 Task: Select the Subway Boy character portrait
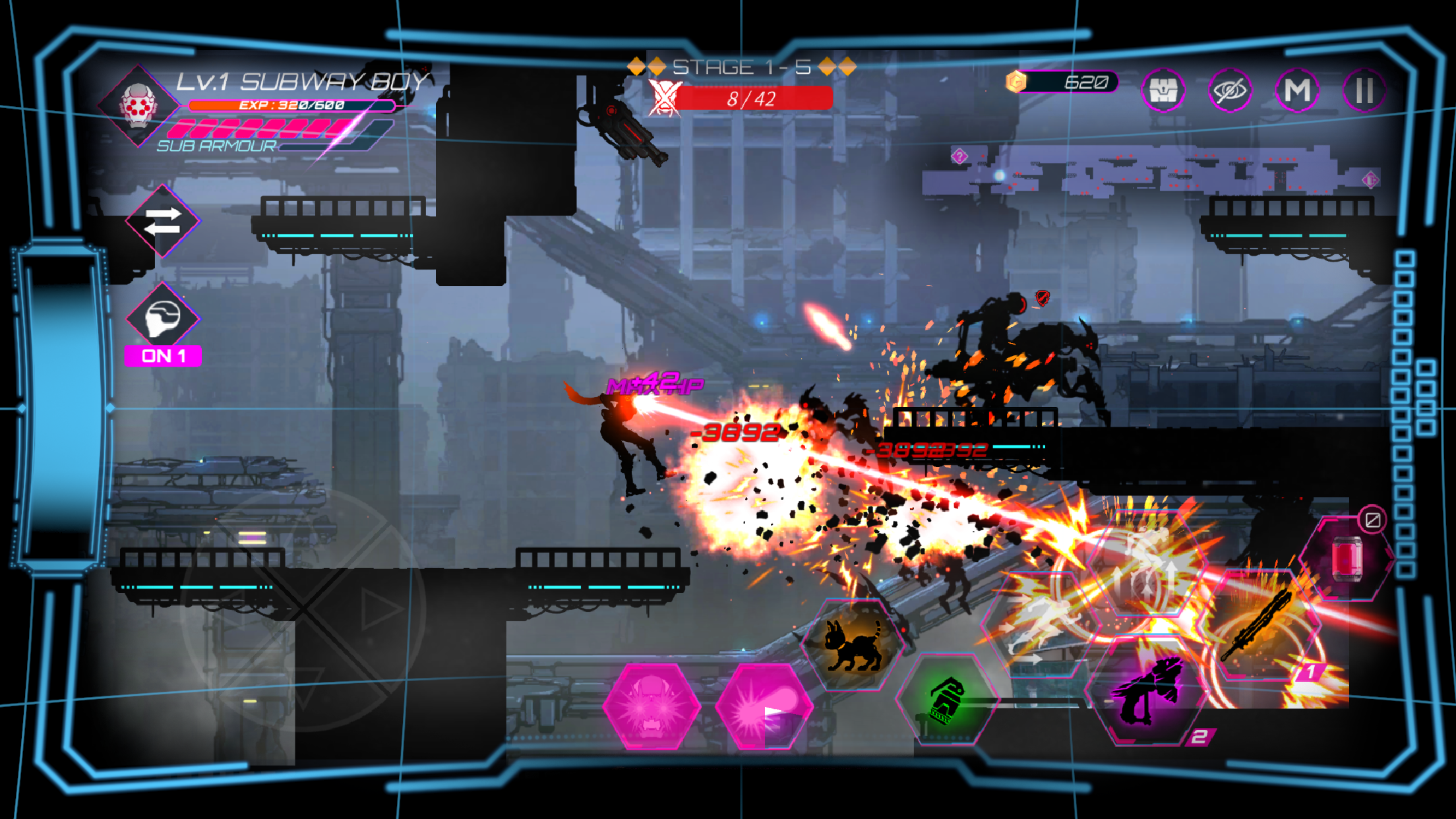click(x=138, y=106)
